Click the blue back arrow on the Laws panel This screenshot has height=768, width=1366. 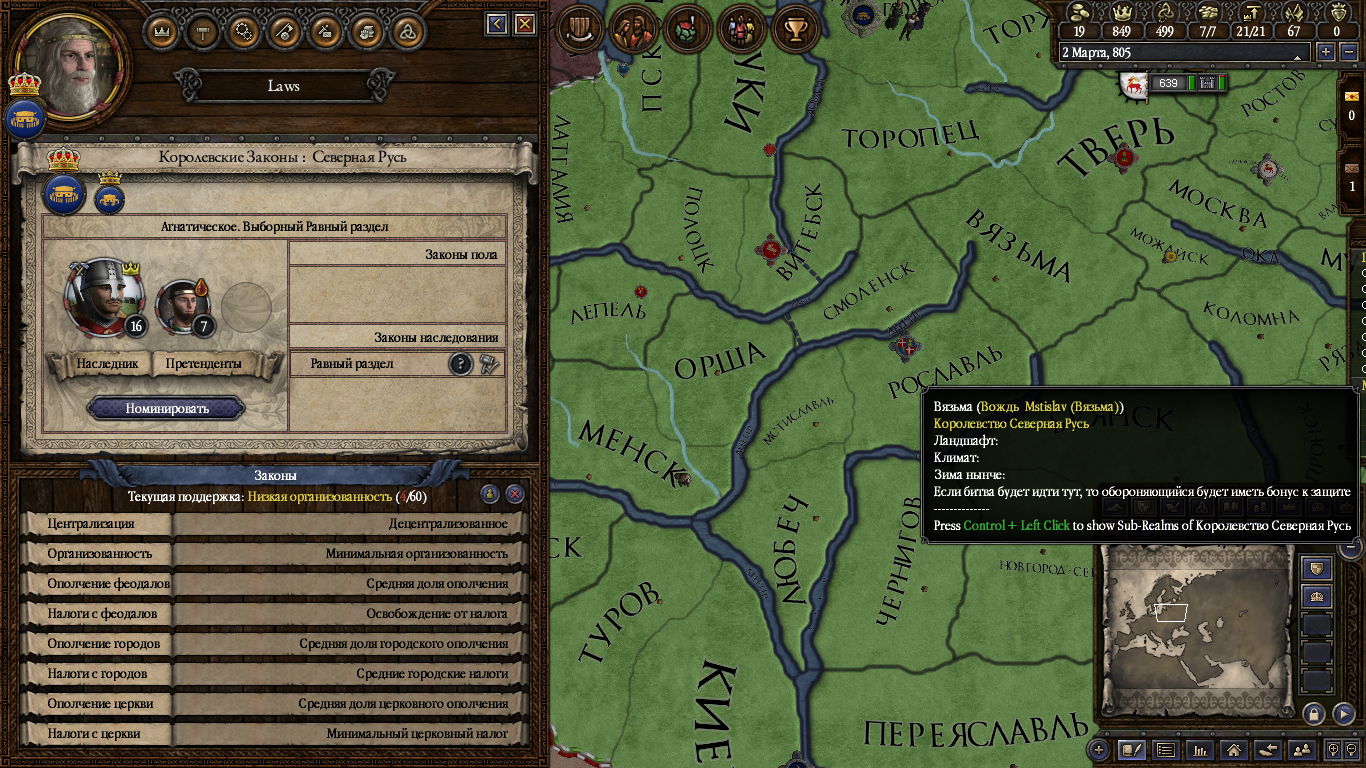click(497, 24)
